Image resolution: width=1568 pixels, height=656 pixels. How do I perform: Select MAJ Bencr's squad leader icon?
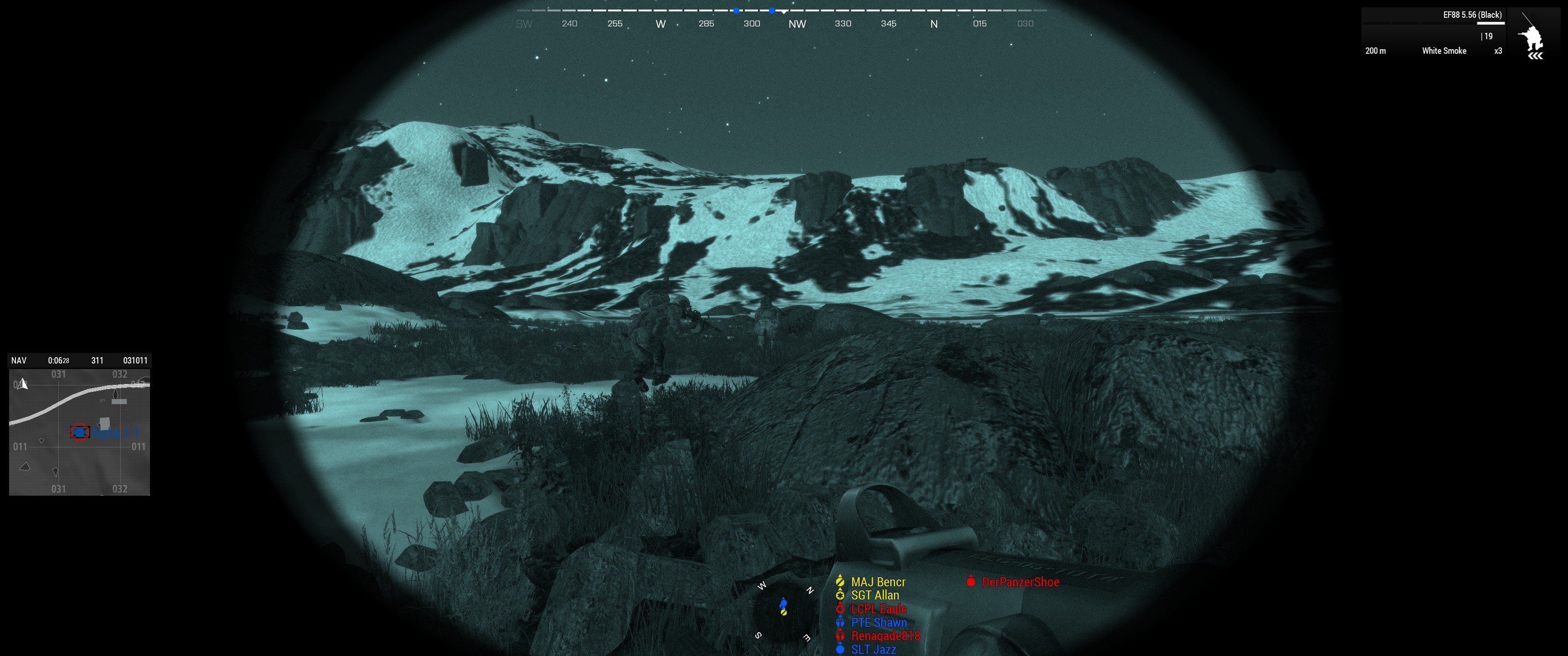(840, 581)
